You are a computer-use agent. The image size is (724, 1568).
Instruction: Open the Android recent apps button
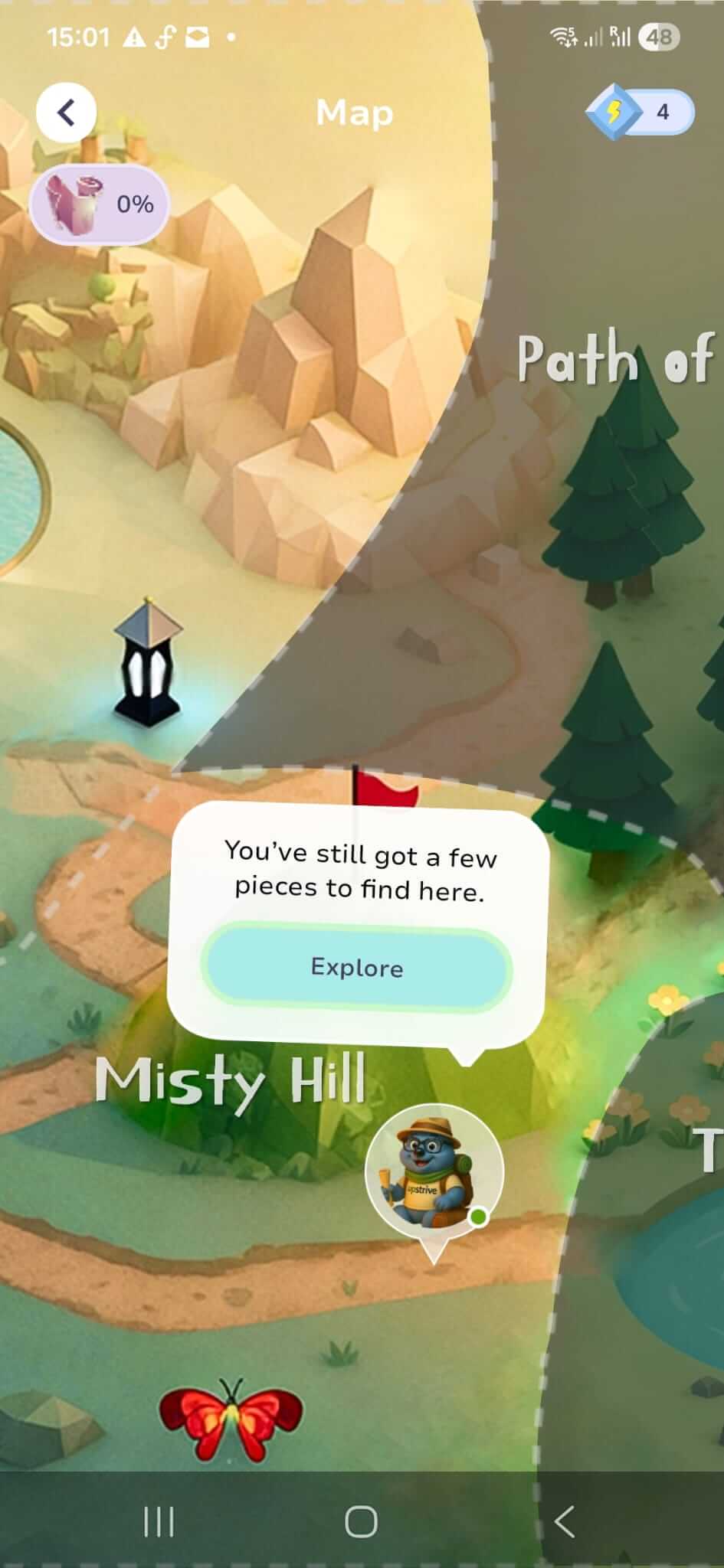(x=159, y=1521)
